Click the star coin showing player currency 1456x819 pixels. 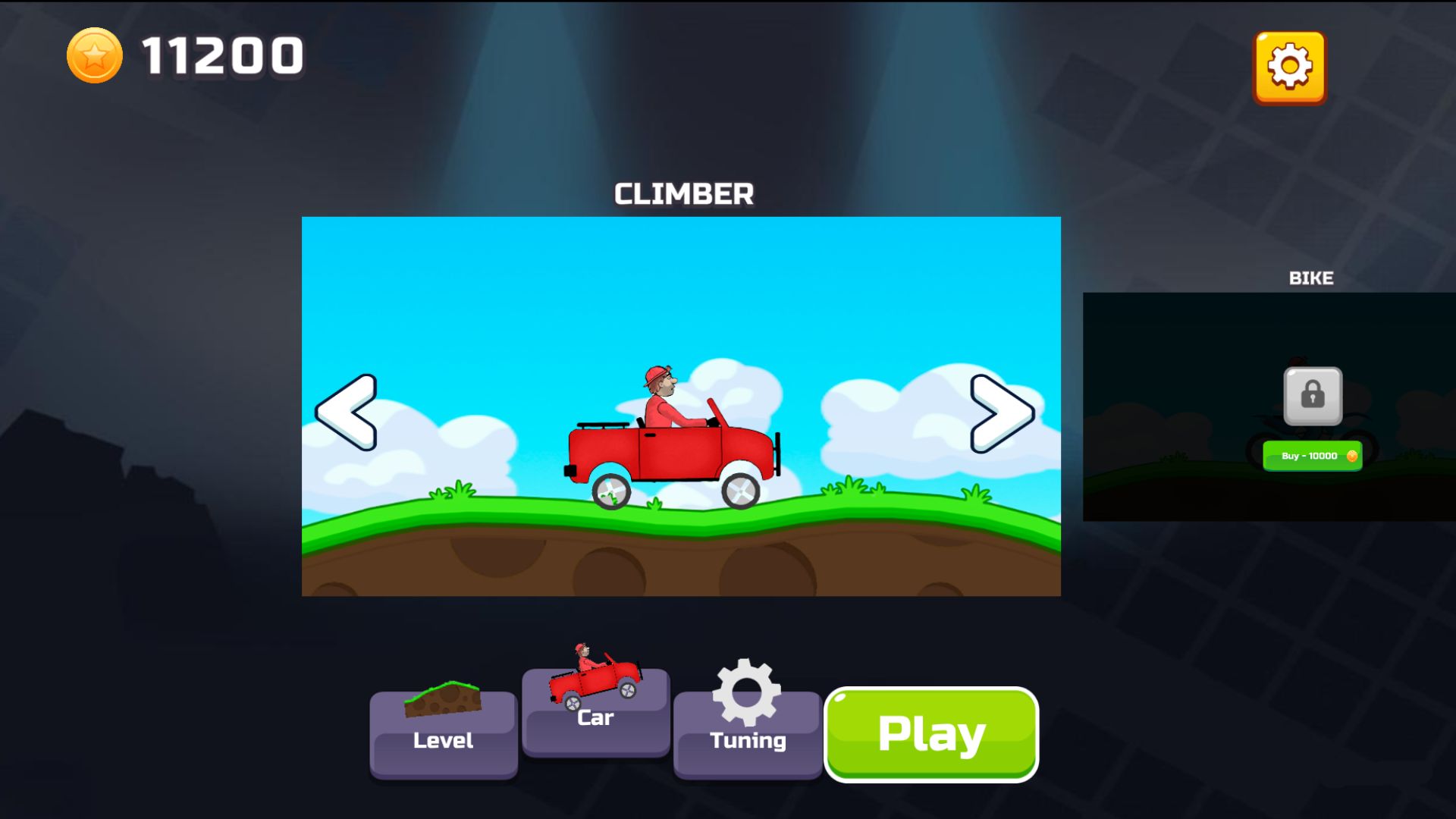96,55
